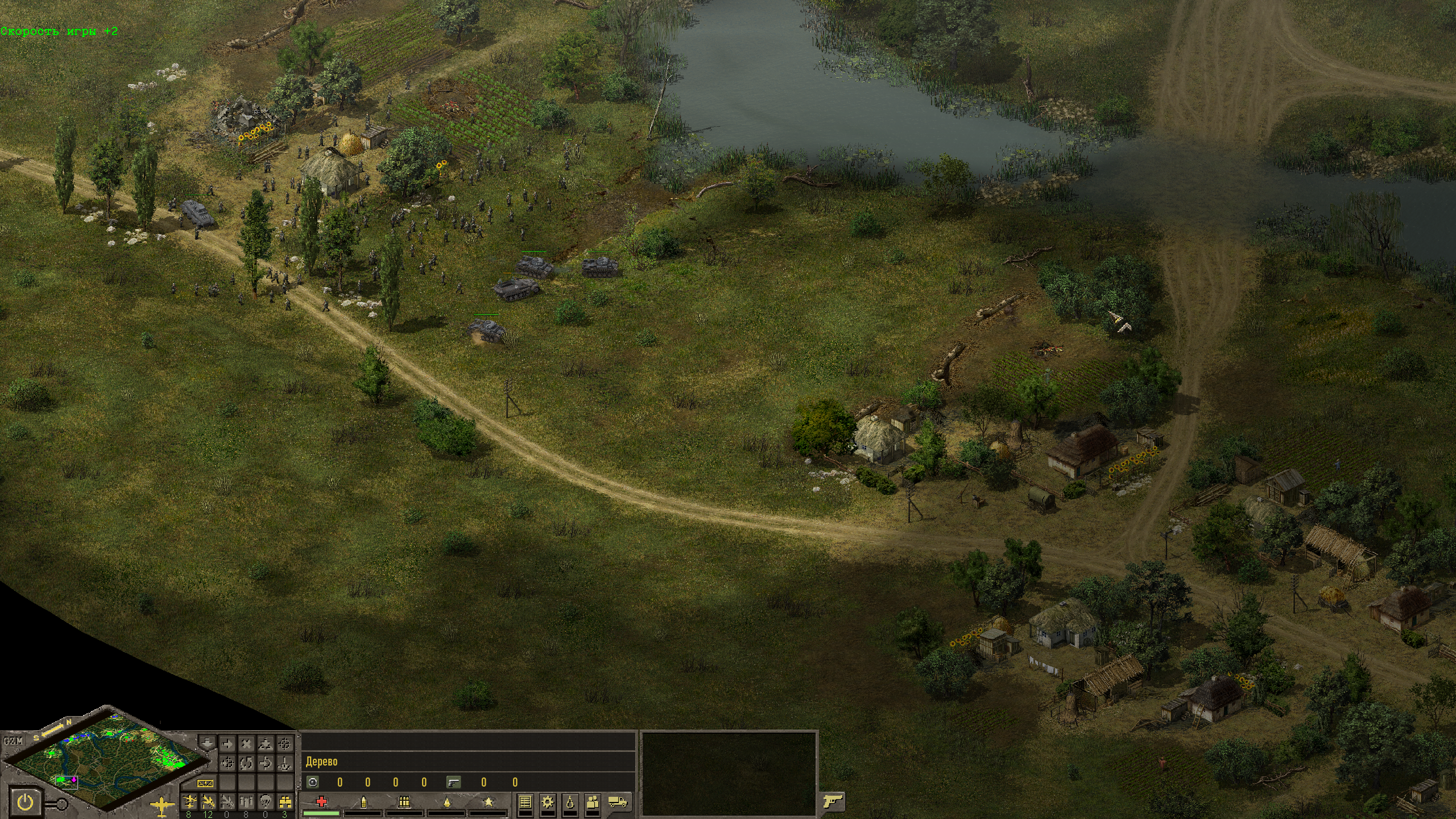The image size is (1456, 819).
Task: Click the yellow formation toggle button
Action: (205, 783)
